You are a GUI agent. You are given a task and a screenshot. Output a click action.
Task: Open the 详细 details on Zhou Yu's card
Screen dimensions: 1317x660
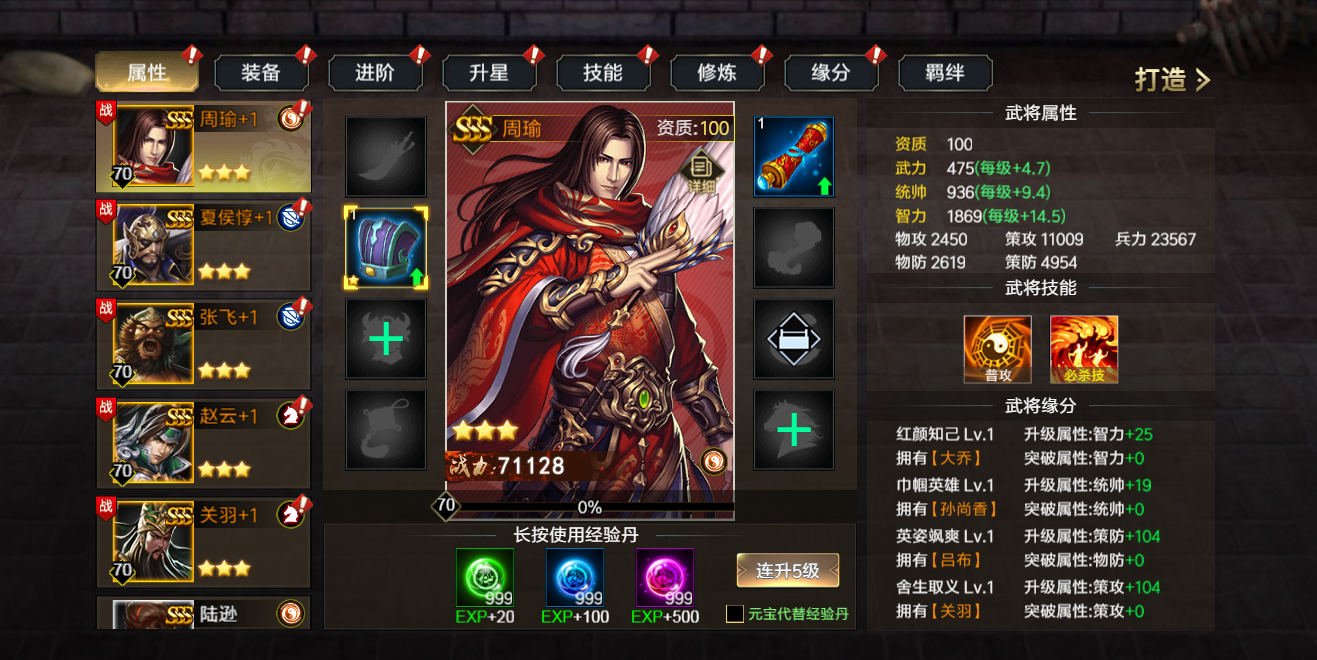click(x=700, y=169)
